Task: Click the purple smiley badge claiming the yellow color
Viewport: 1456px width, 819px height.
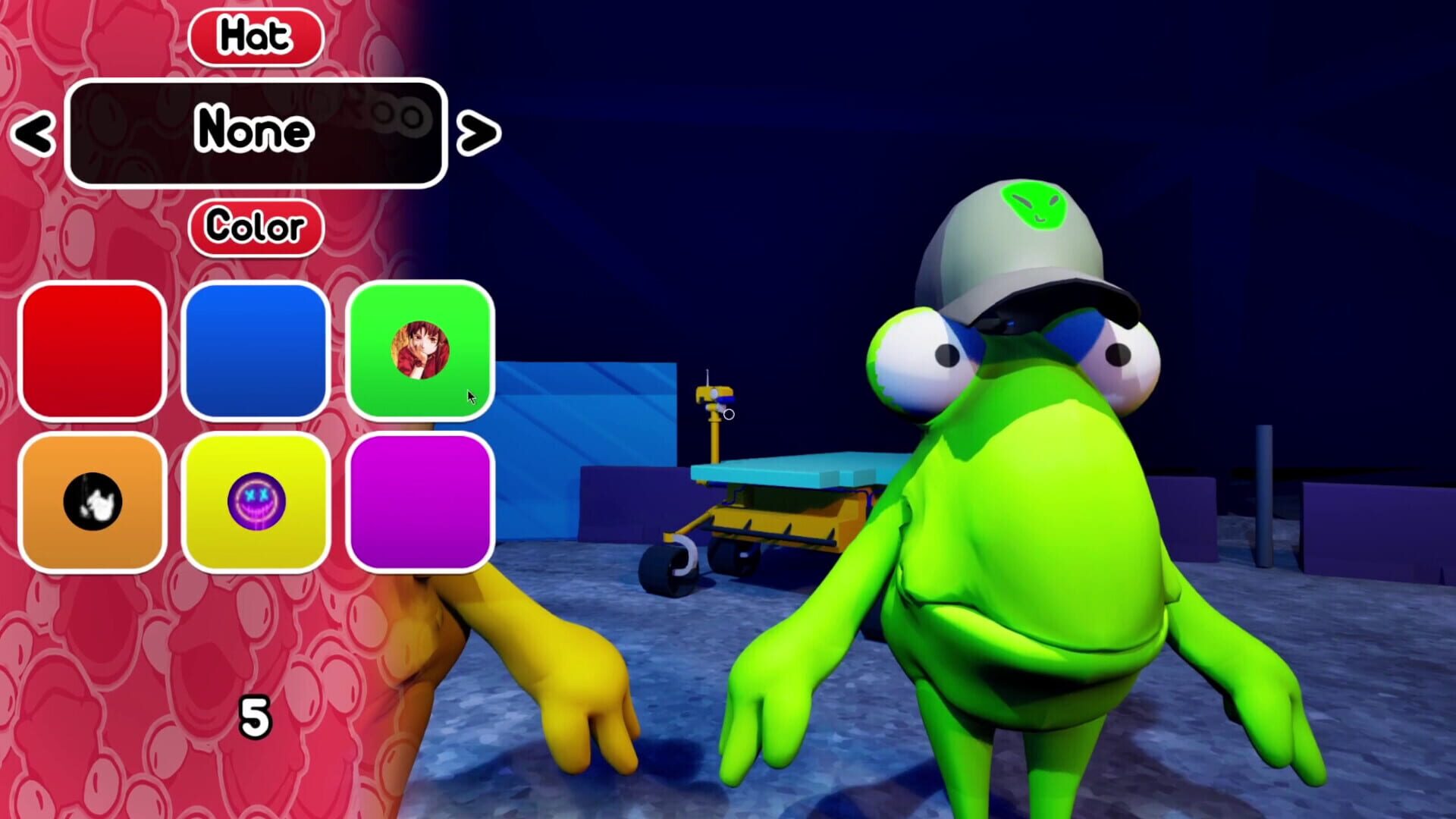Action: click(x=258, y=500)
